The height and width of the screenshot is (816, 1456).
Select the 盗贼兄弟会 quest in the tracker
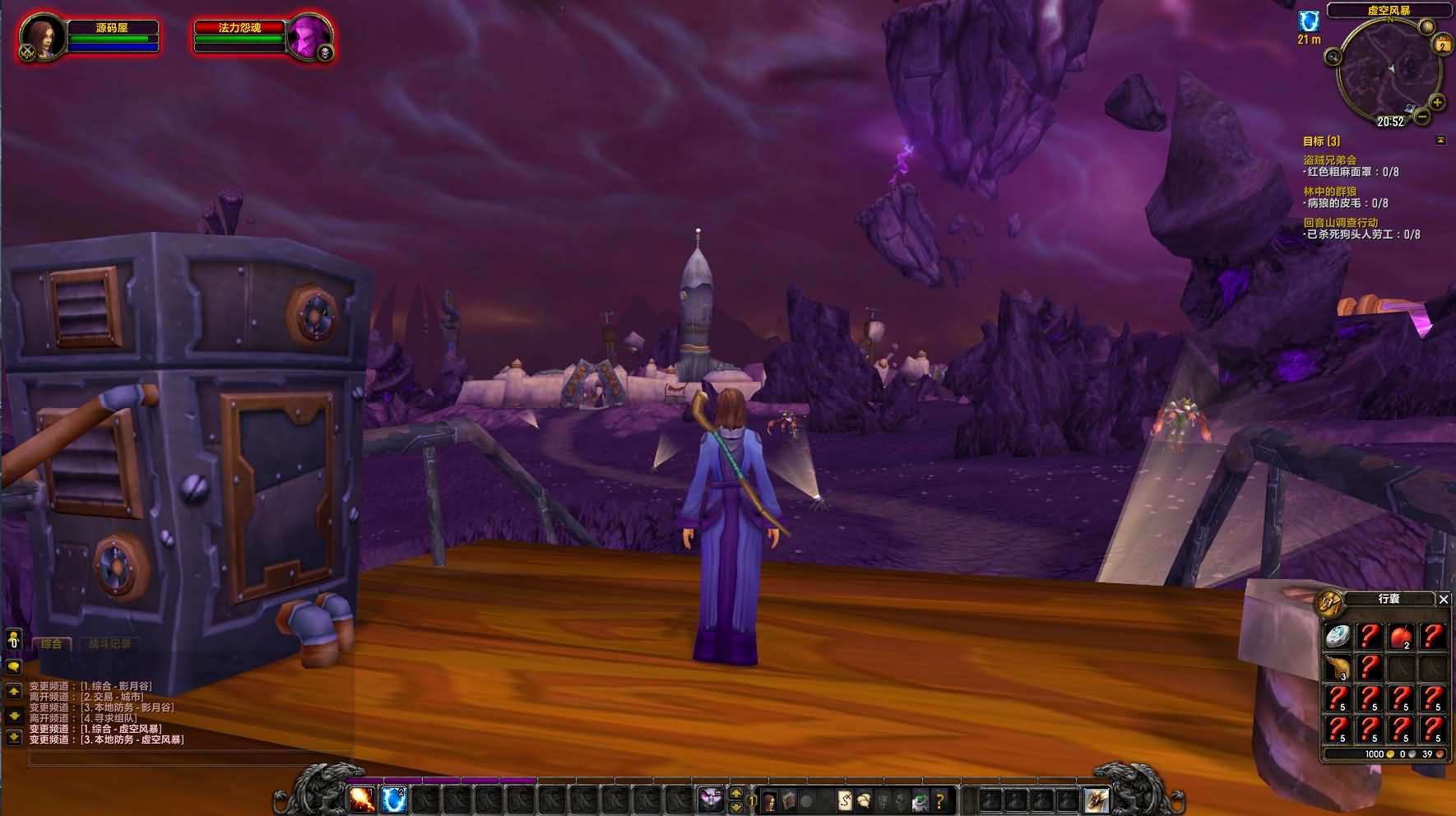click(1329, 160)
